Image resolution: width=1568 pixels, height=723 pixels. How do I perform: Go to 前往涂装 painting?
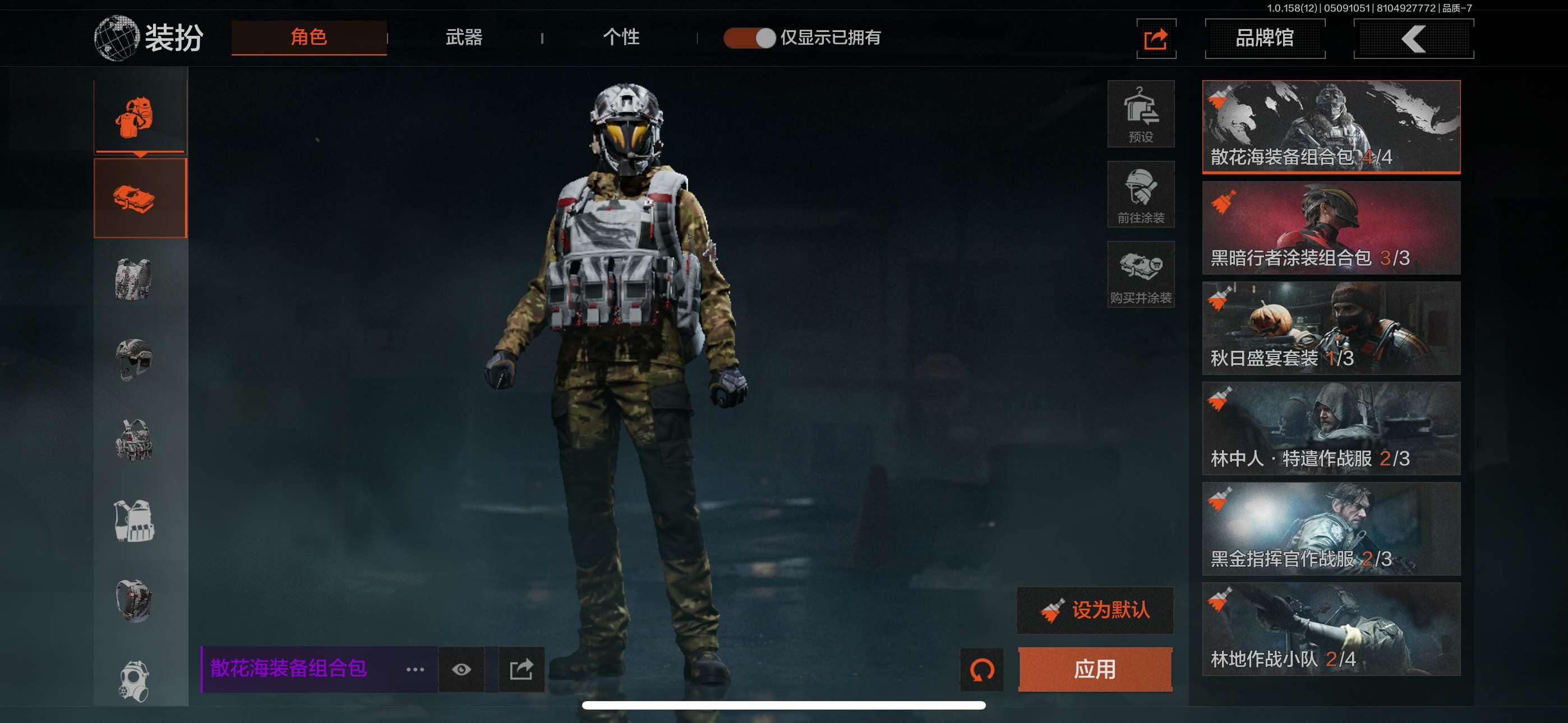pos(1140,194)
